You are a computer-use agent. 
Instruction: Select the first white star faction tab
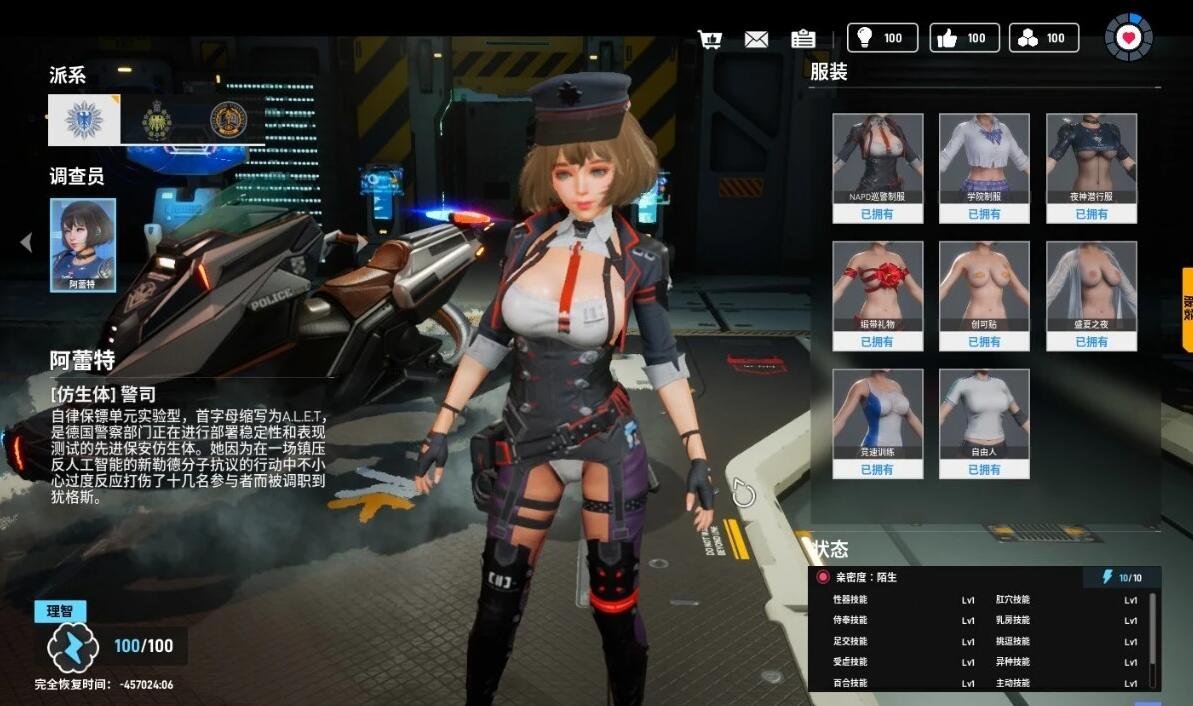point(84,120)
